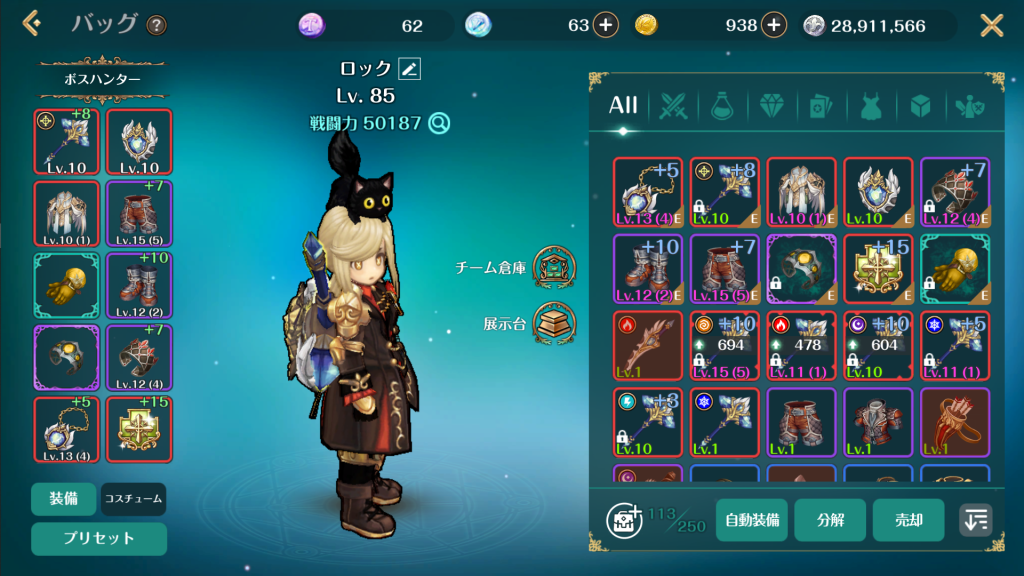Inspect the 戦闘力 combat power details
The height and width of the screenshot is (576, 1024).
pos(438,123)
